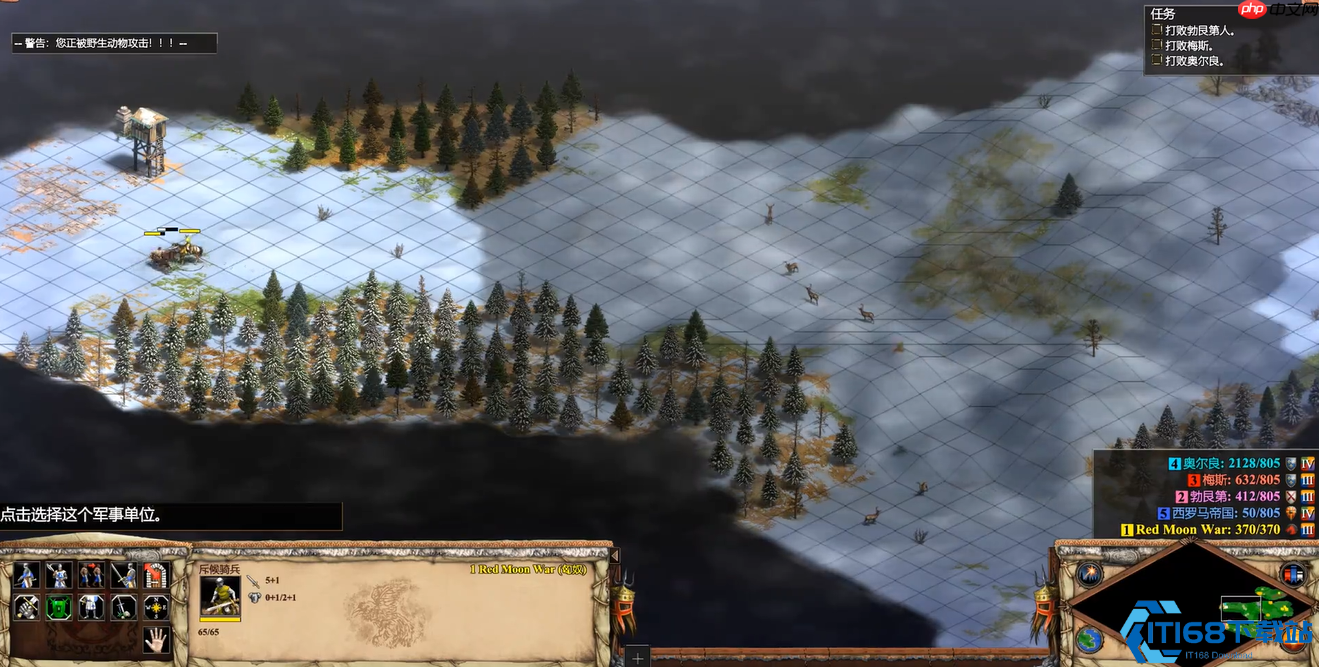Click the red arrow garrison command
The image size is (1319, 667).
[x=156, y=575]
